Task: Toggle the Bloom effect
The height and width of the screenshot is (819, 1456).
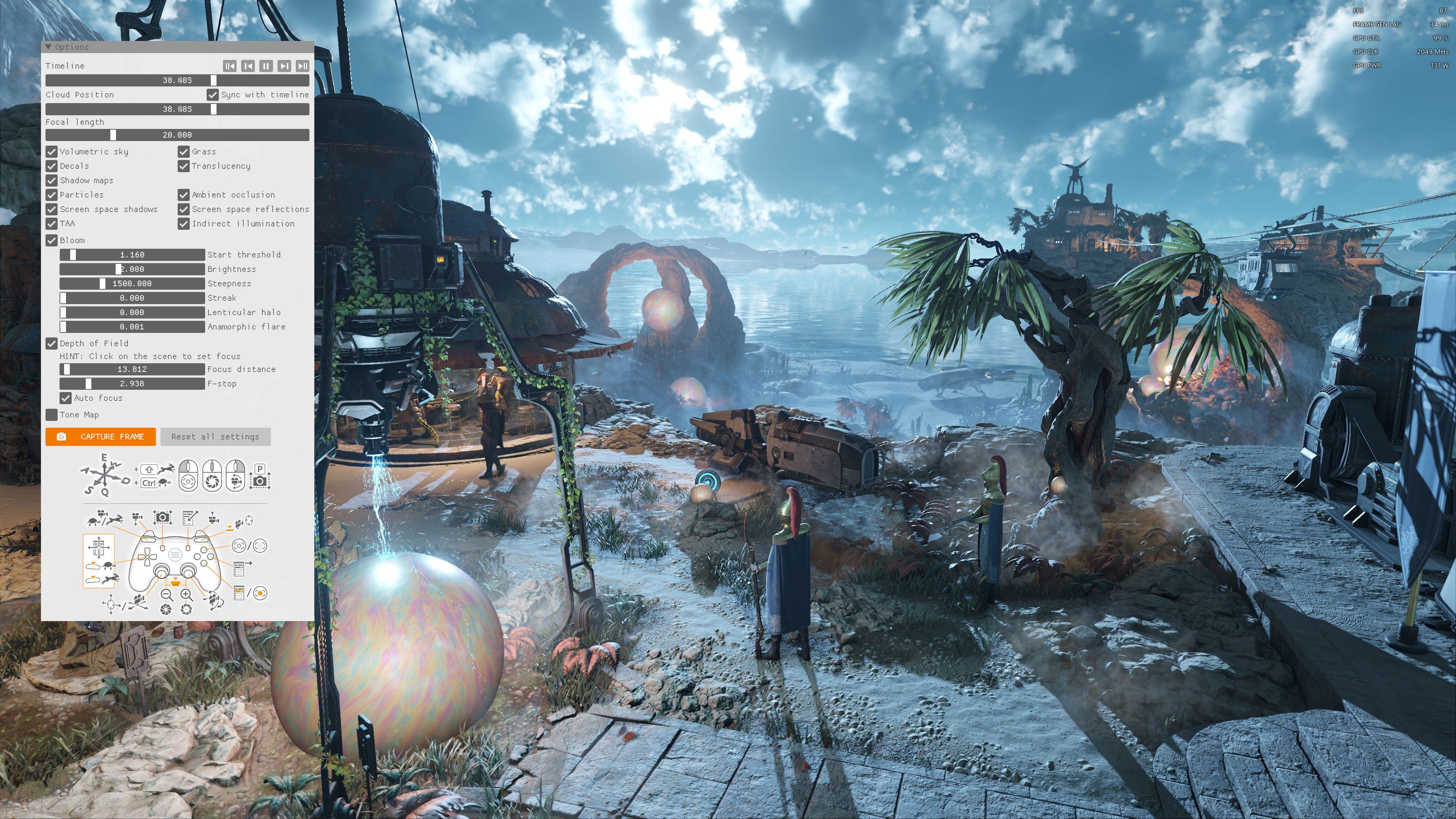Action: pos(52,240)
